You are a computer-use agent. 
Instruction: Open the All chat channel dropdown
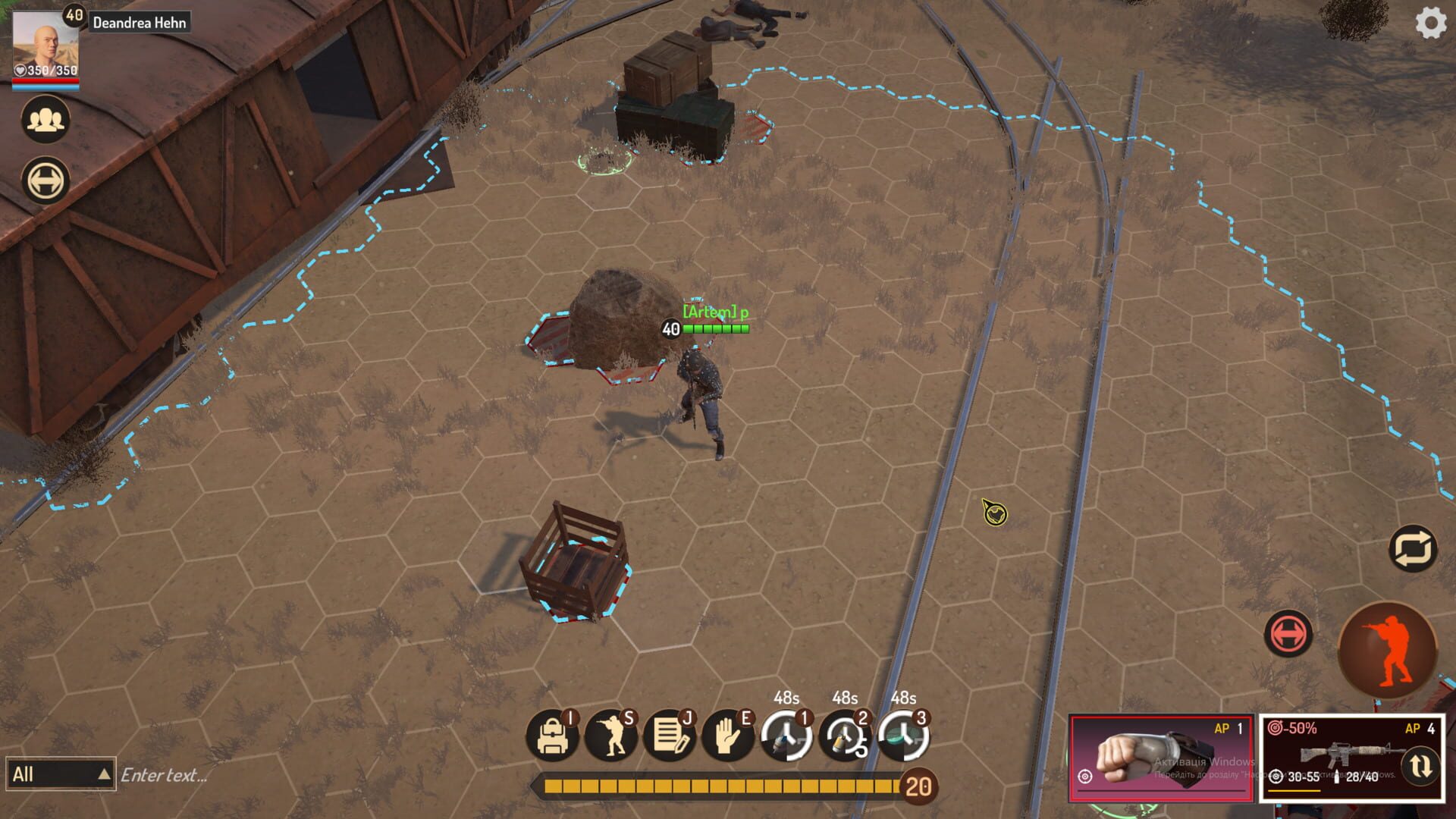[61, 774]
